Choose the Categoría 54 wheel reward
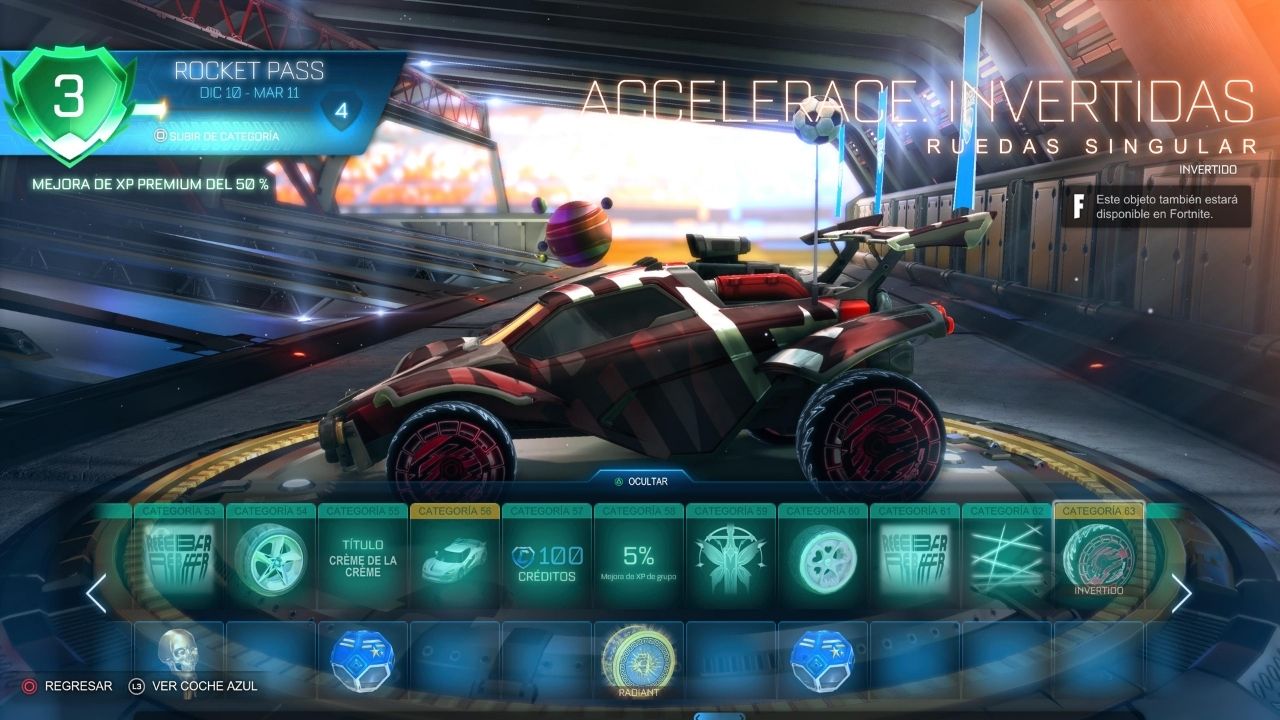 pyautogui.click(x=270, y=562)
